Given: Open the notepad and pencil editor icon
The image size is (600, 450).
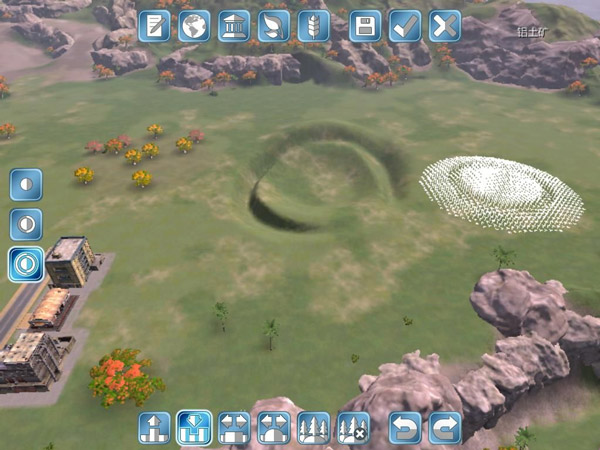Looking at the screenshot, I should point(155,26).
